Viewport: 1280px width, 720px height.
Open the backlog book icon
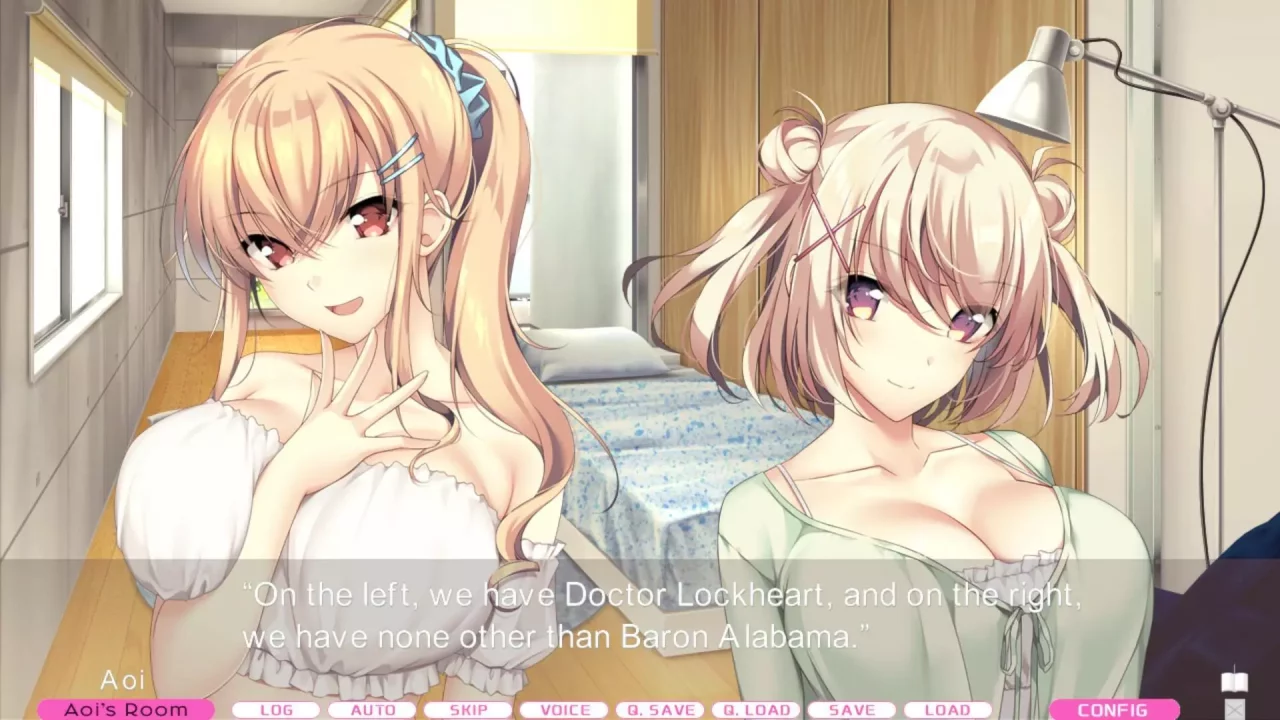[x=1234, y=682]
